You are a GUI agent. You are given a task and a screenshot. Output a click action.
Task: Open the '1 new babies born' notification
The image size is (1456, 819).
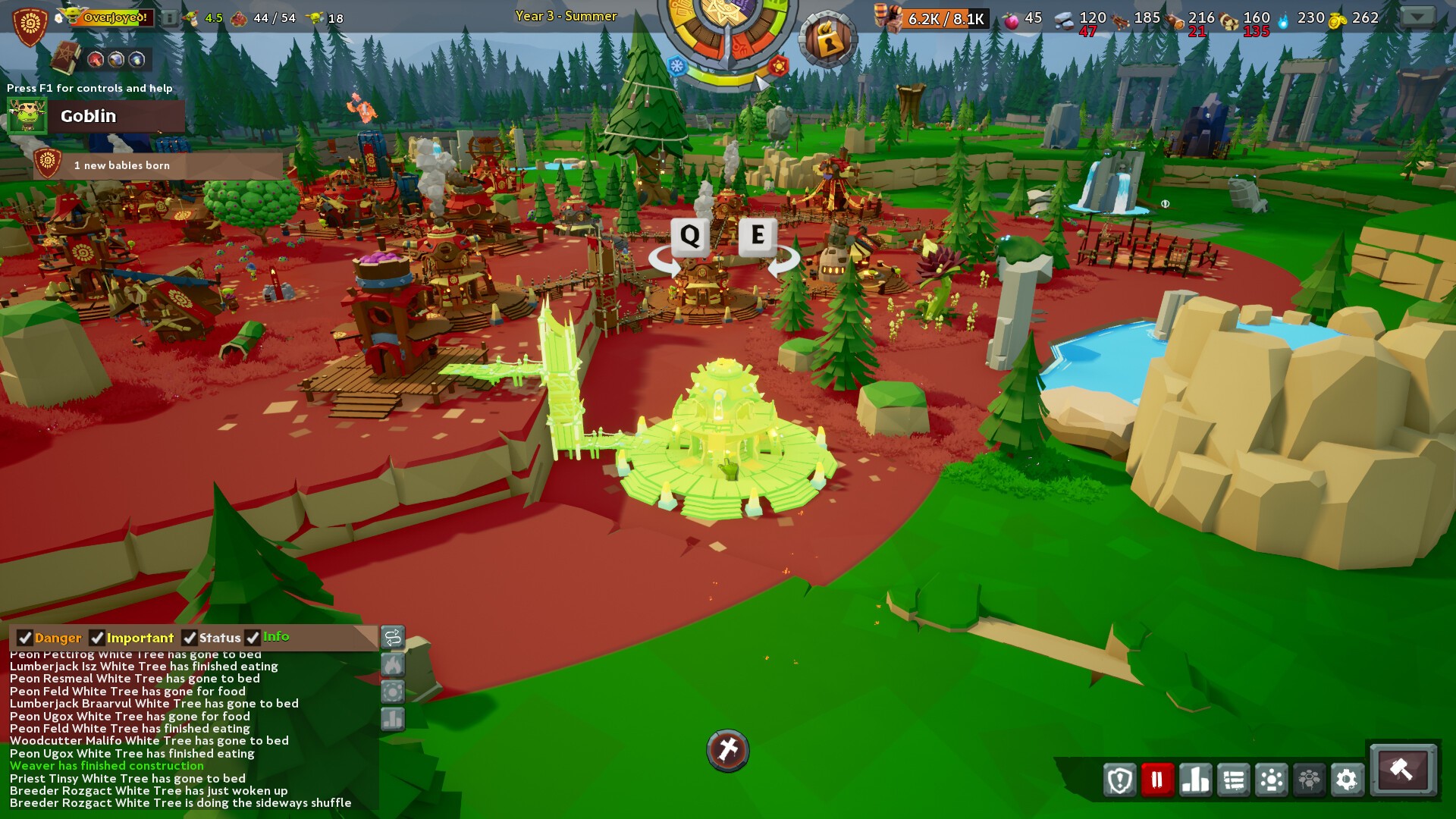tap(121, 165)
